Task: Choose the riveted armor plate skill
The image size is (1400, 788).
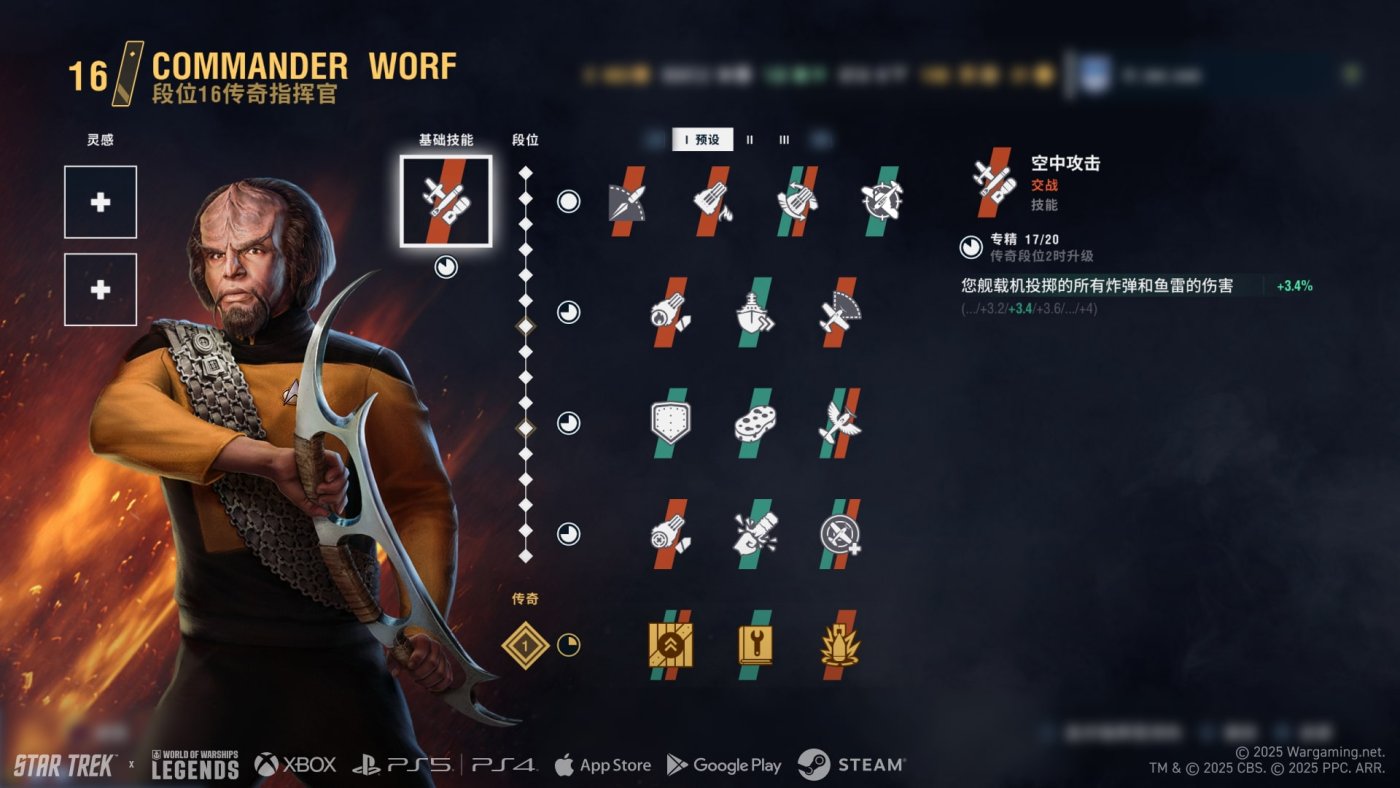Action: coord(671,423)
